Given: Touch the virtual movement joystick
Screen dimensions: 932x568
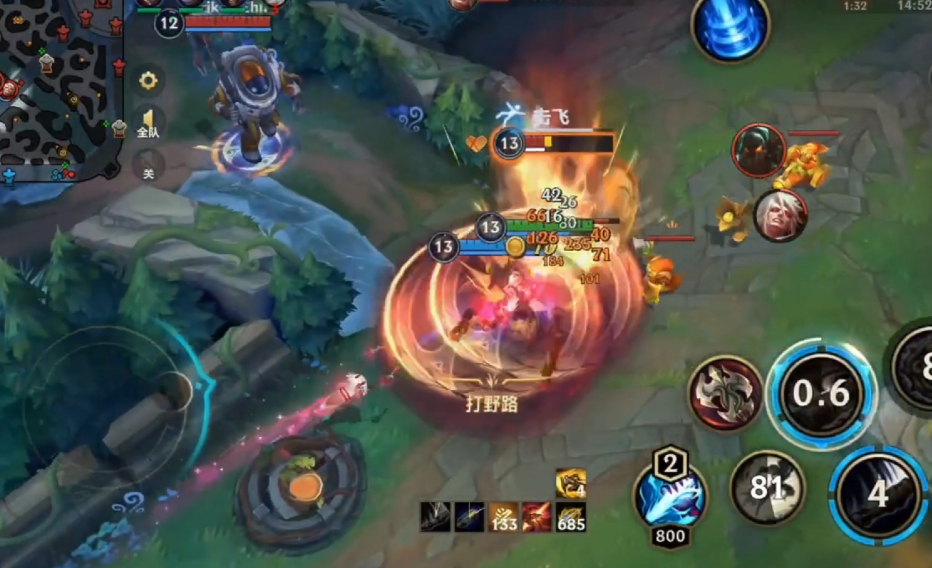Looking at the screenshot, I should 175,389.
